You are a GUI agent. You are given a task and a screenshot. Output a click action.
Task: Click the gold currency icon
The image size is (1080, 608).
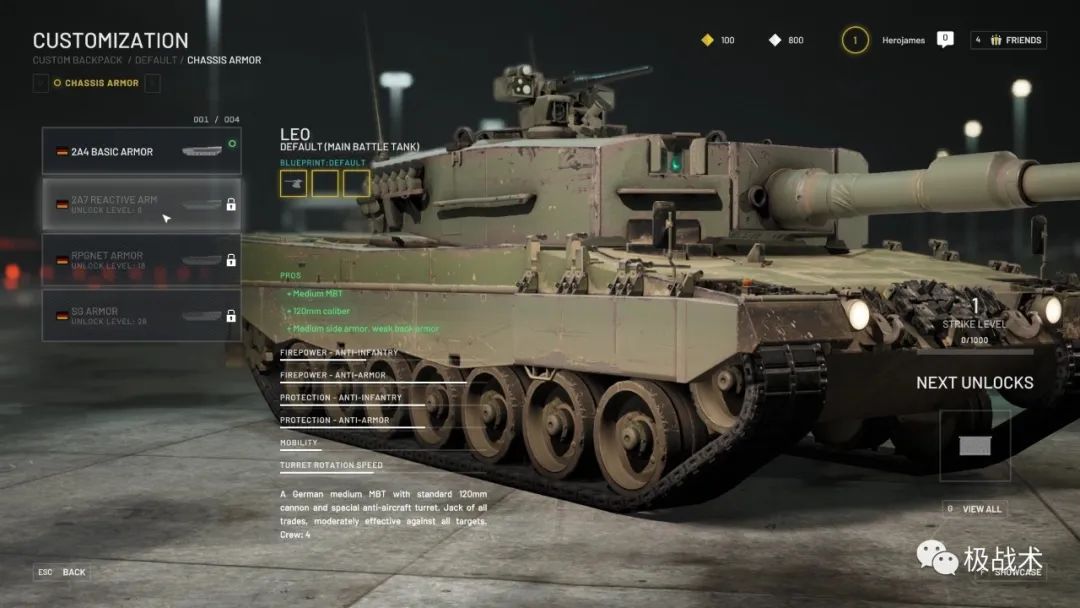(707, 40)
